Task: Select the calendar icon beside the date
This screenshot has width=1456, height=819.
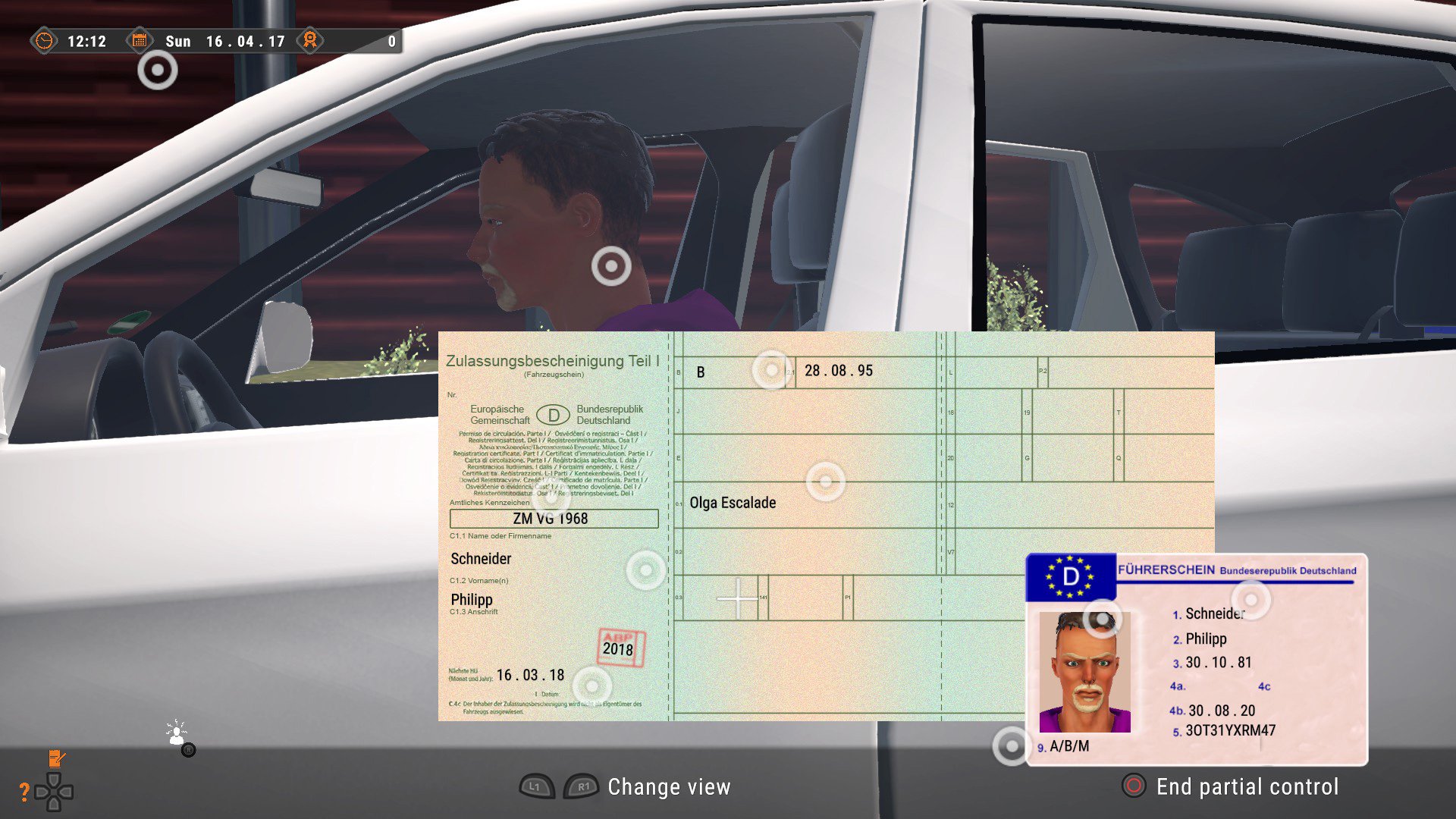Action: (141, 41)
